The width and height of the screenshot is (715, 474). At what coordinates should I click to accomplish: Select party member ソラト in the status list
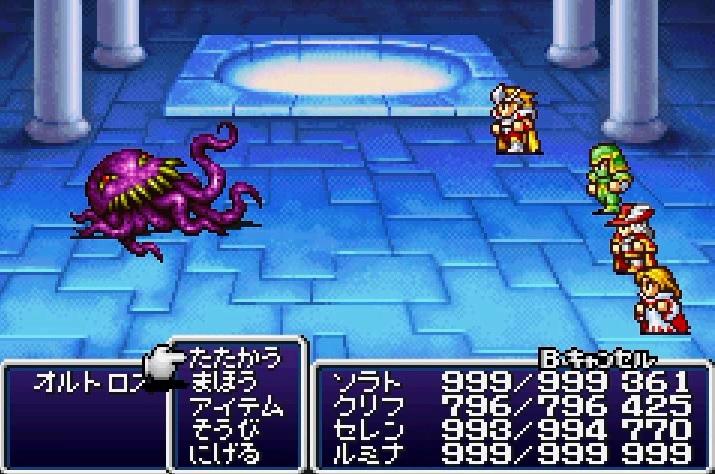pyautogui.click(x=364, y=382)
